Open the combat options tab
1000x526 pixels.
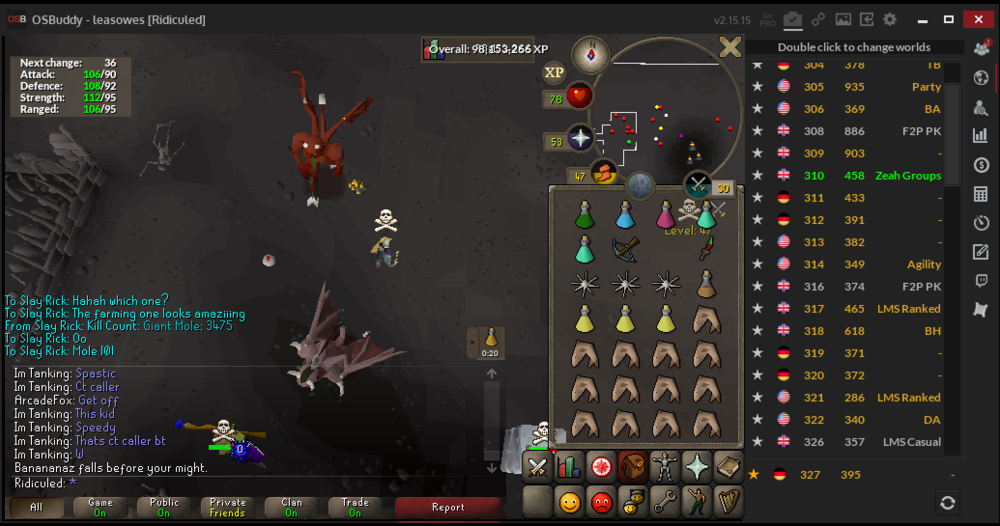pyautogui.click(x=538, y=466)
